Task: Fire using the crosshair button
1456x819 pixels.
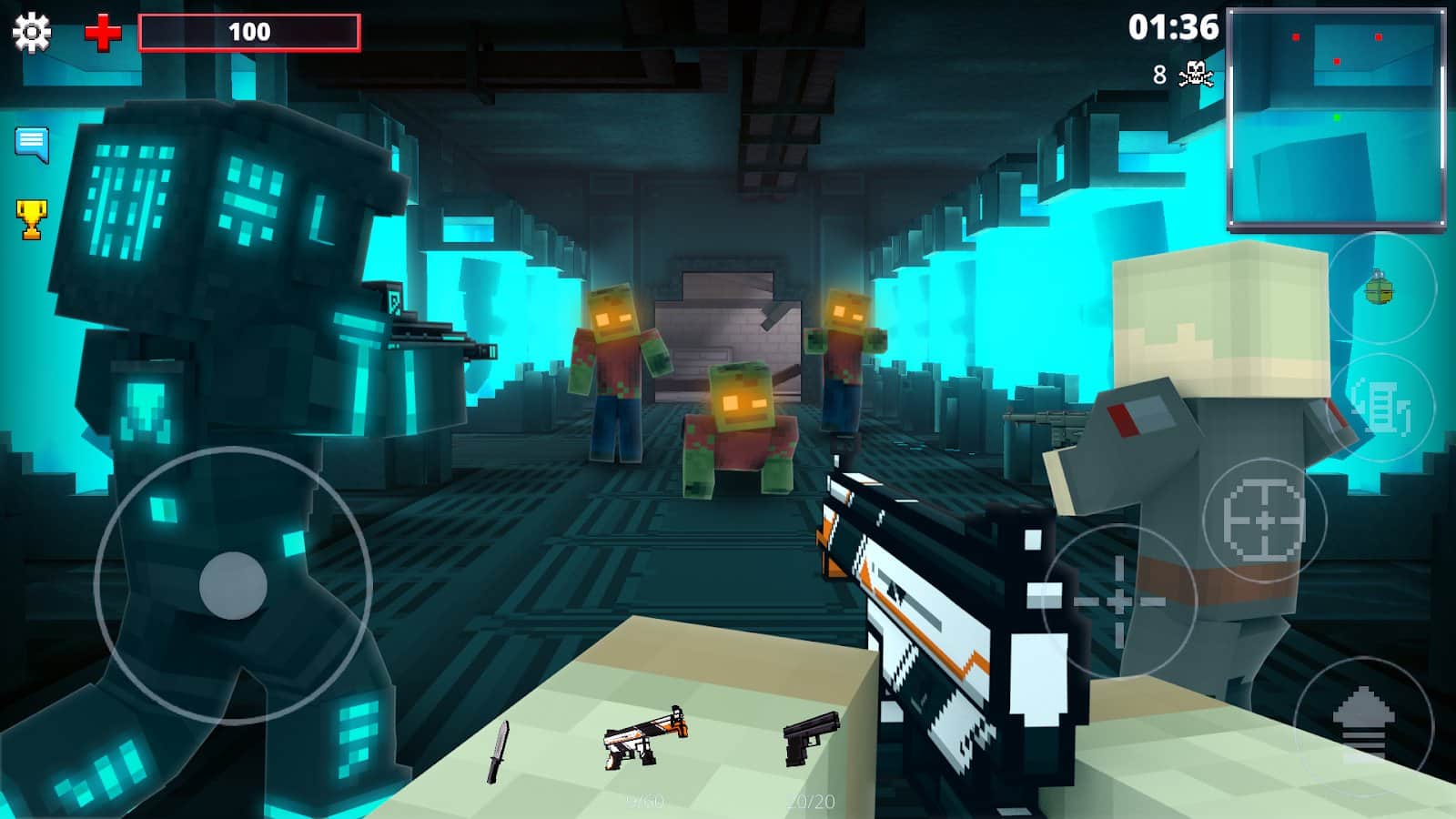Action: pyautogui.click(x=1118, y=601)
